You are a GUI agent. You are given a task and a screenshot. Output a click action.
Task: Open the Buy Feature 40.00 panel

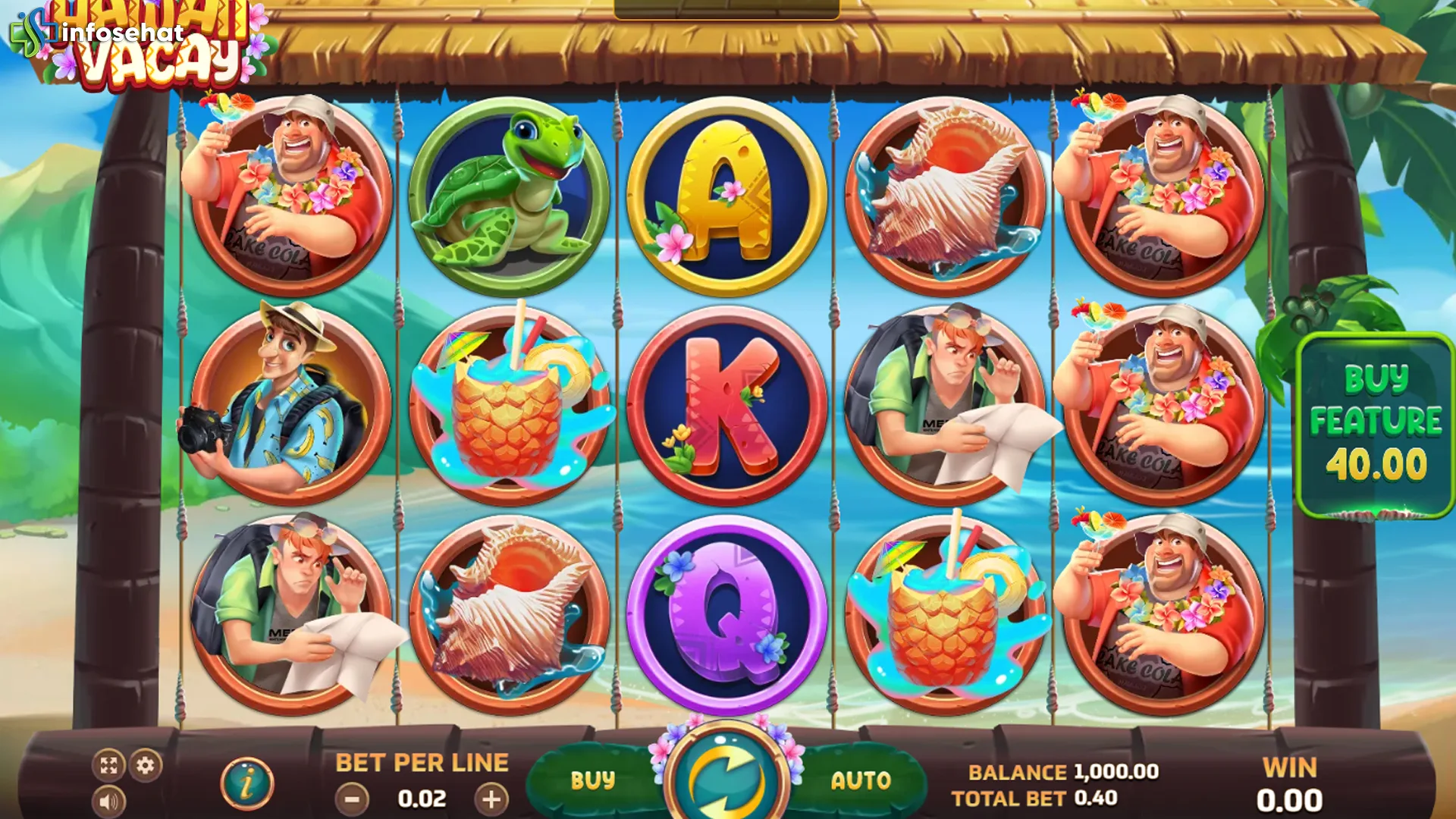pyautogui.click(x=1375, y=423)
